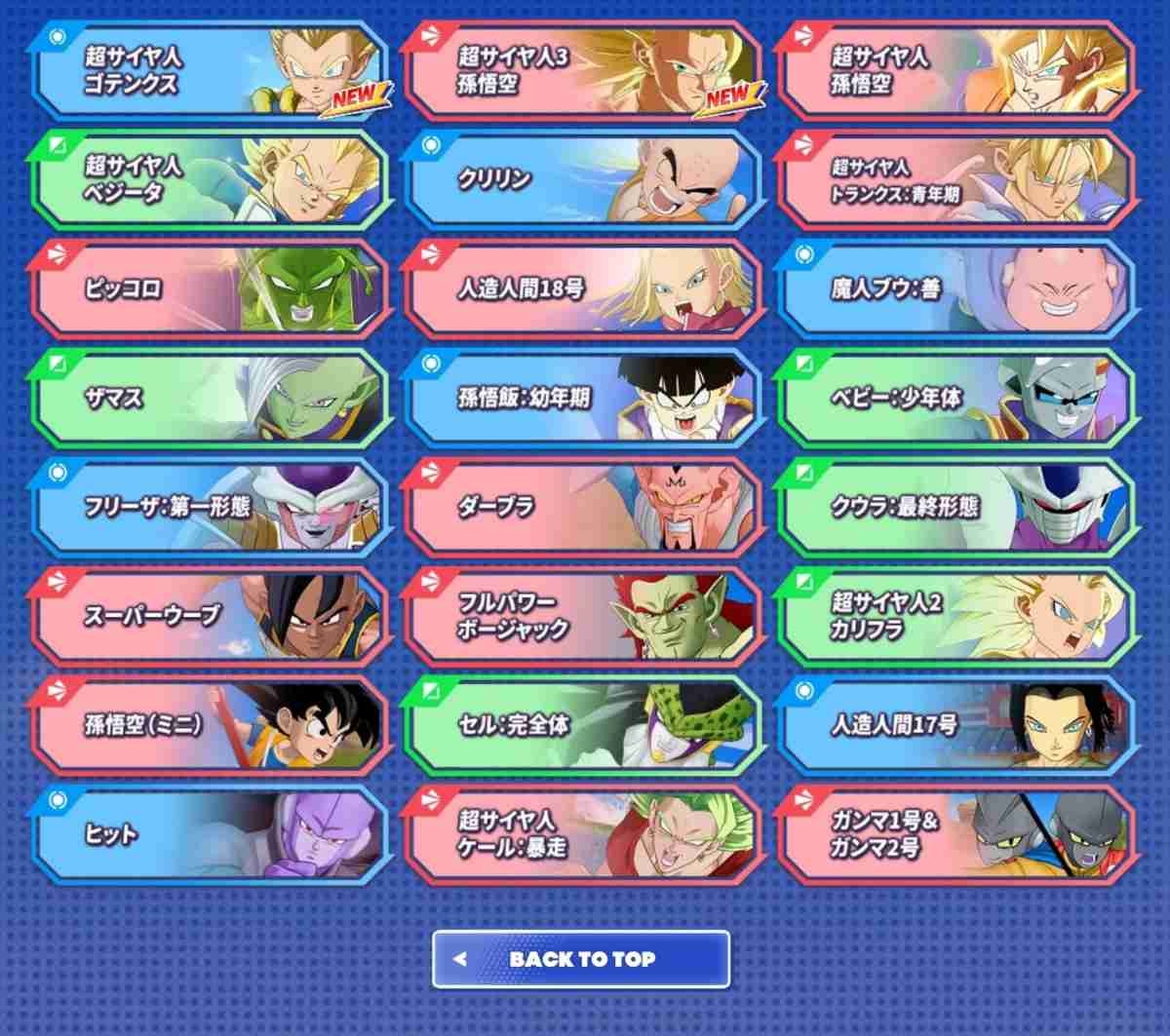Choose 孫悟飯:幼年期 from the list

pos(582,399)
